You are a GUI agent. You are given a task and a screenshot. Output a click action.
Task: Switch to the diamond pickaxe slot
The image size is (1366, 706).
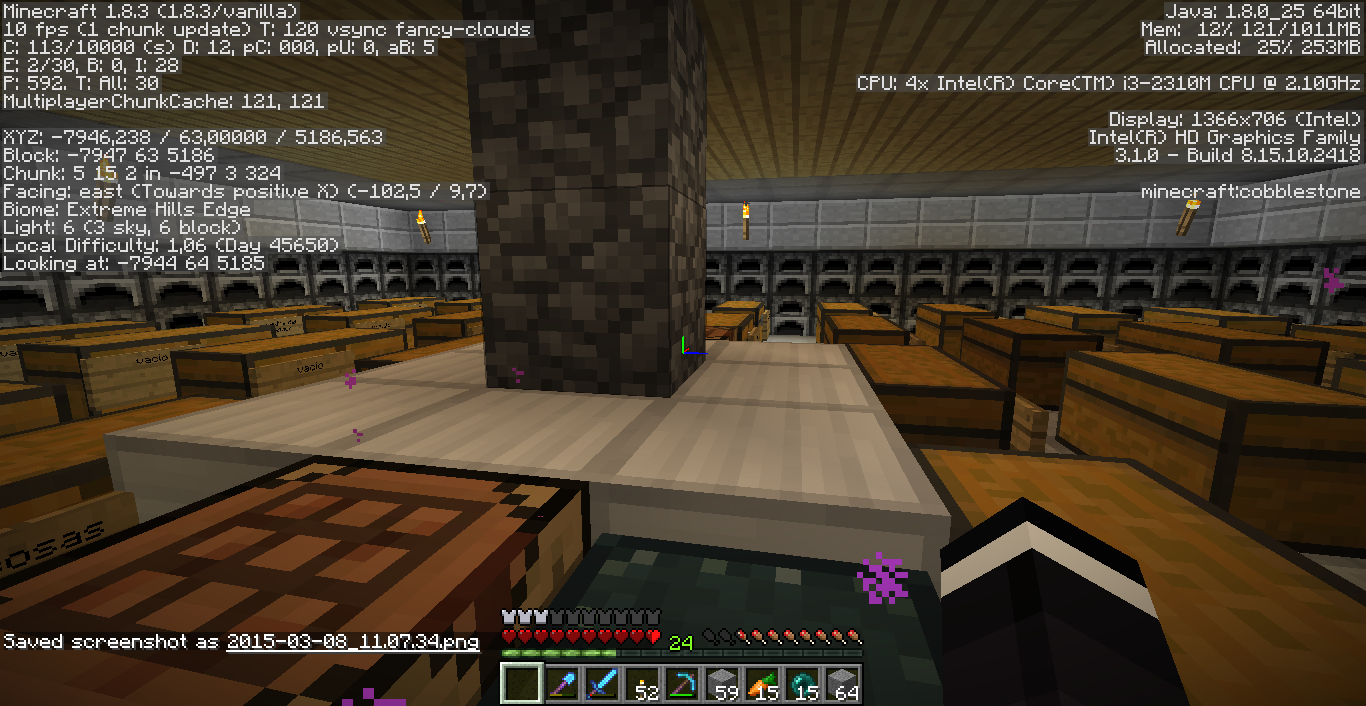pyautogui.click(x=682, y=683)
